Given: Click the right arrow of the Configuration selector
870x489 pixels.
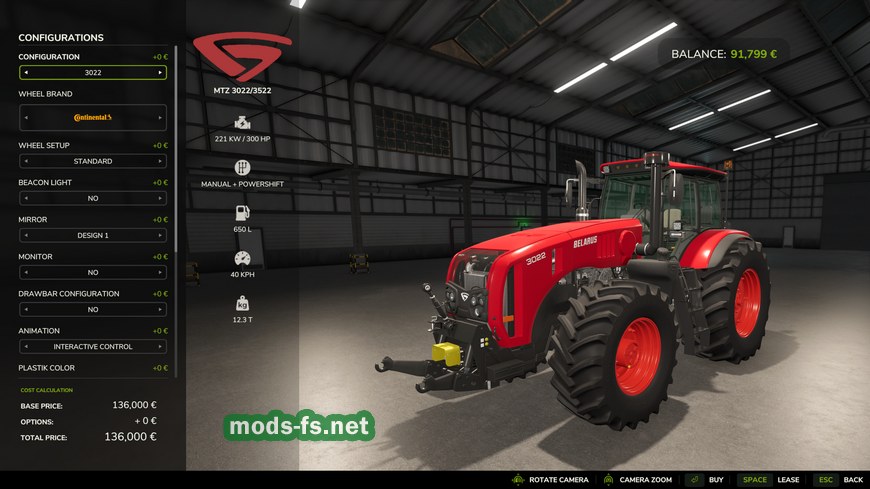Looking at the screenshot, I should click(x=159, y=73).
